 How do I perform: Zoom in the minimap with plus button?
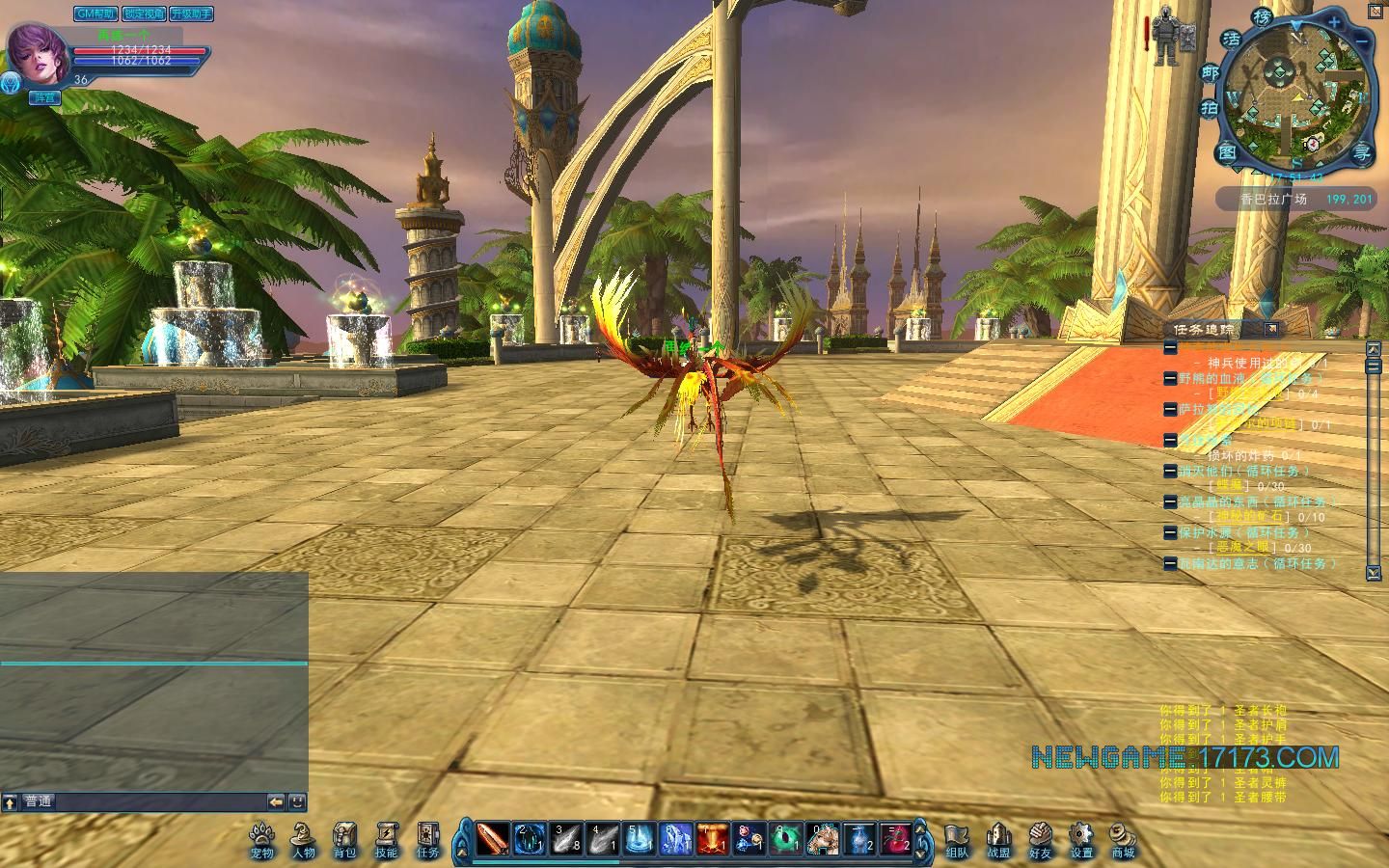pos(1335,20)
